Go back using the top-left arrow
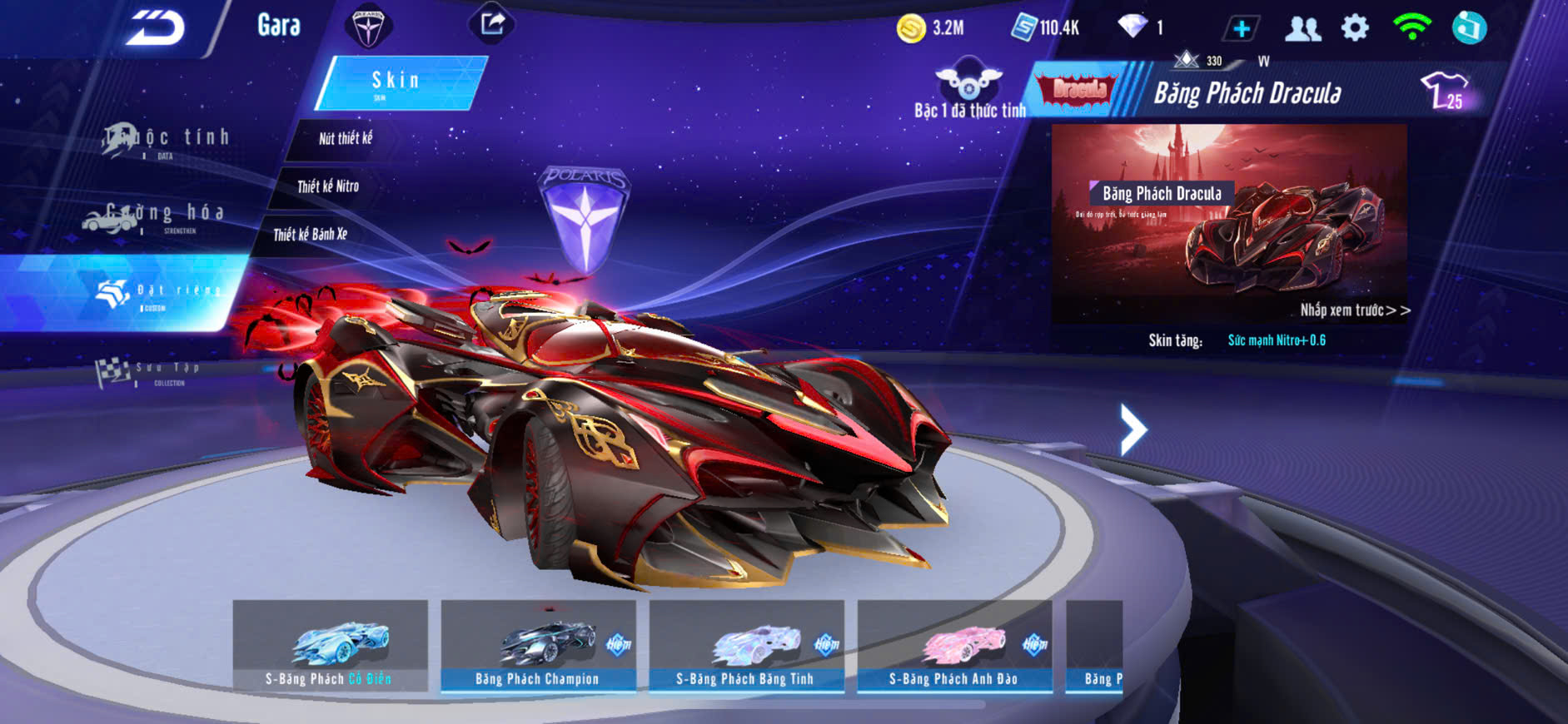 [x=155, y=29]
